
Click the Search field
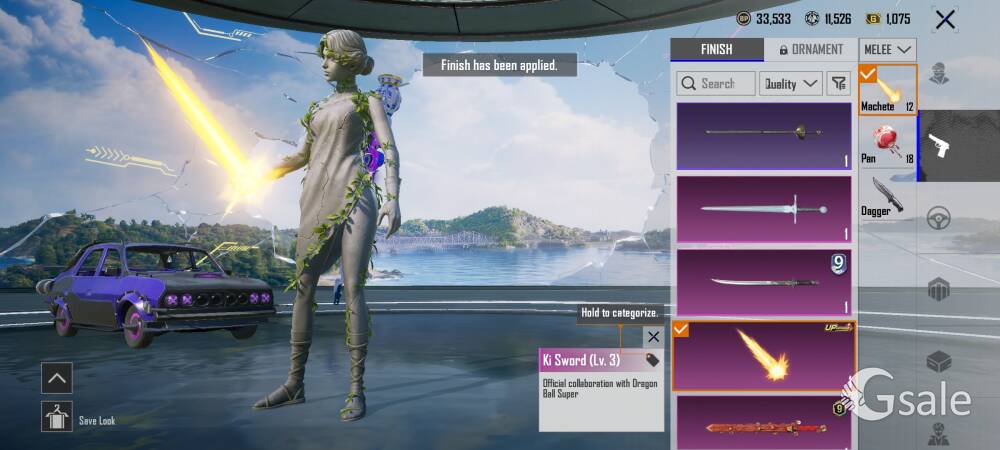point(715,84)
